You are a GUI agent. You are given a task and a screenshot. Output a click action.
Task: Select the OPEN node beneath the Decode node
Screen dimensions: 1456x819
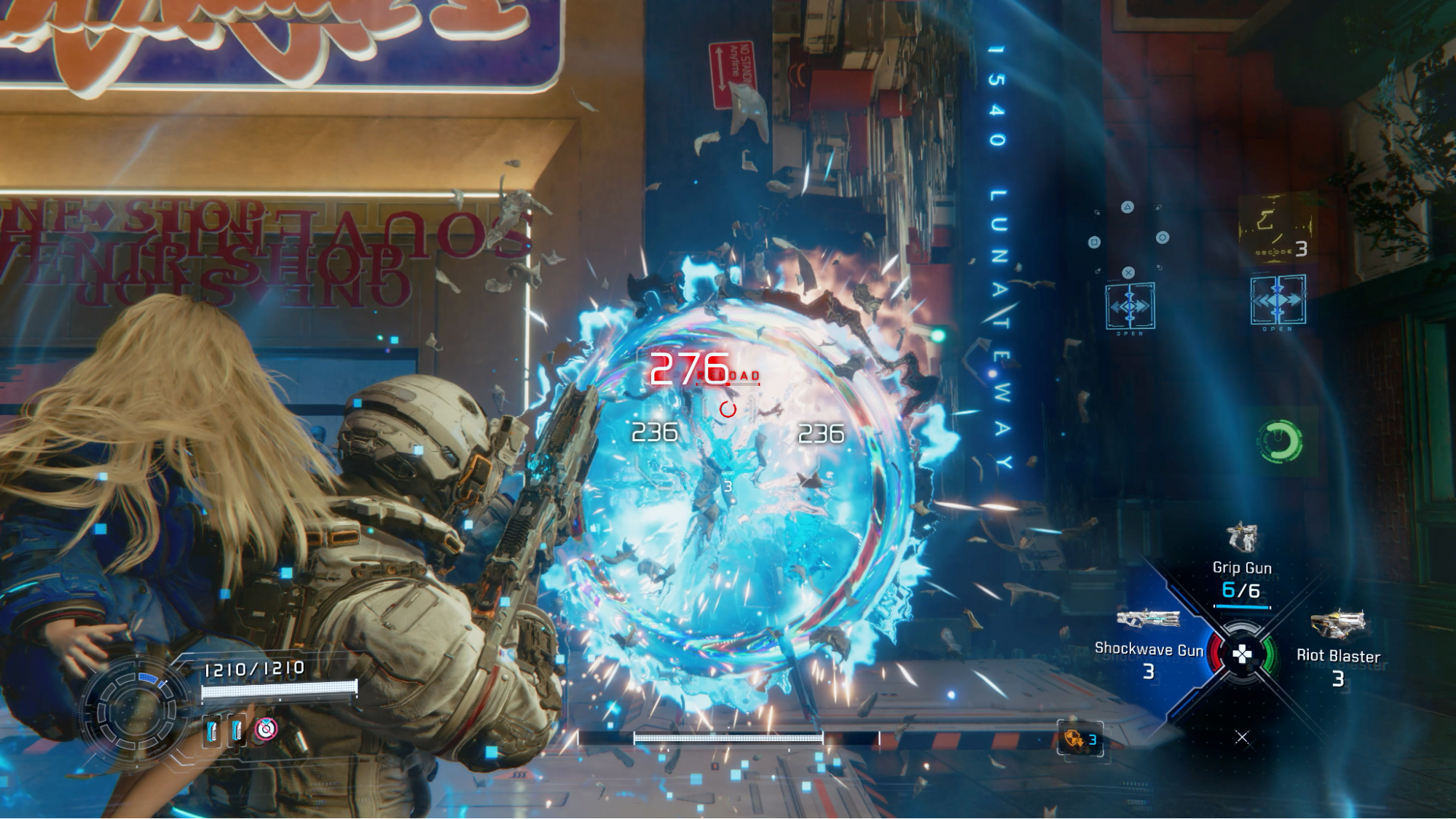tap(1278, 300)
